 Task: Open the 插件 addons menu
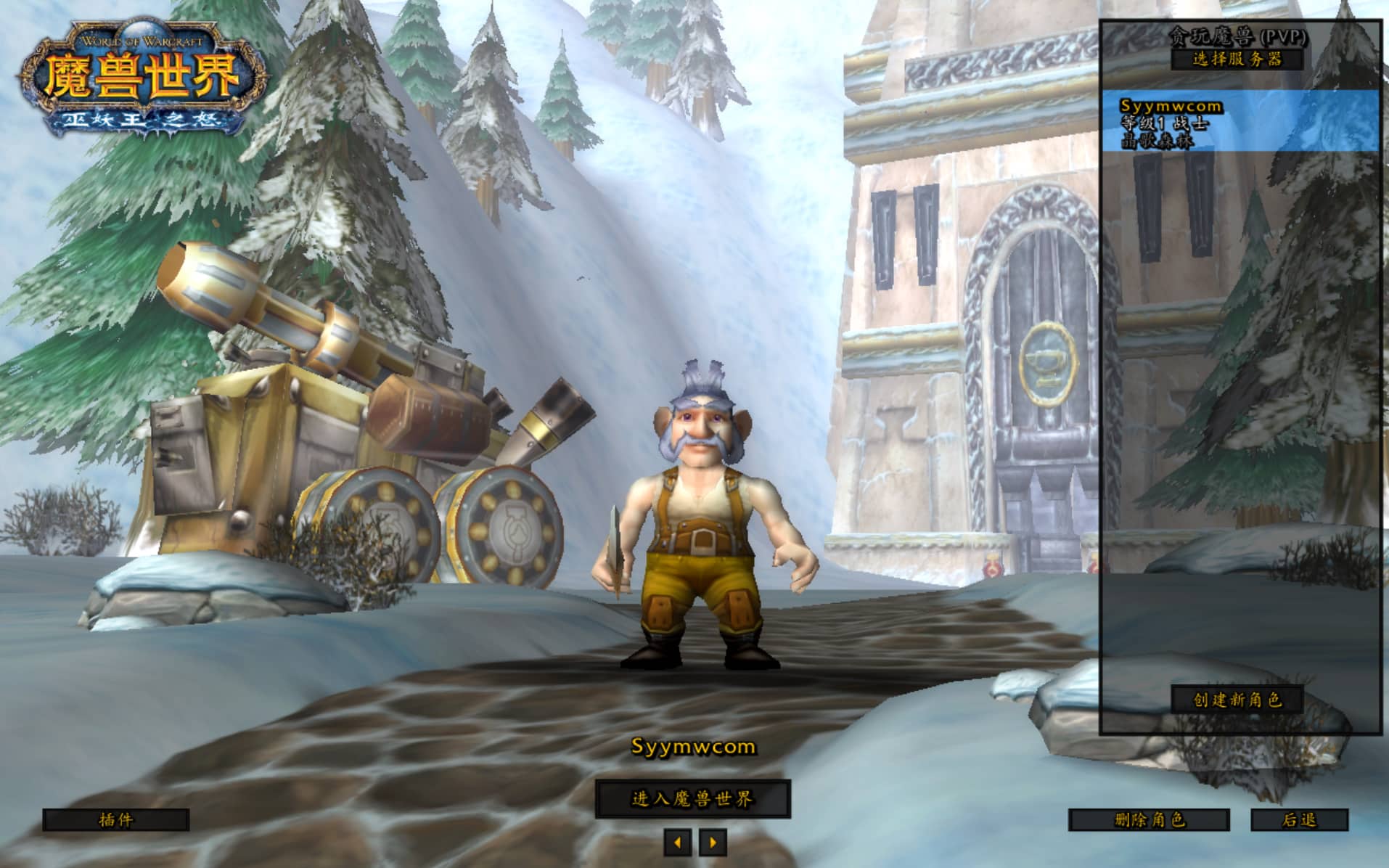(115, 820)
